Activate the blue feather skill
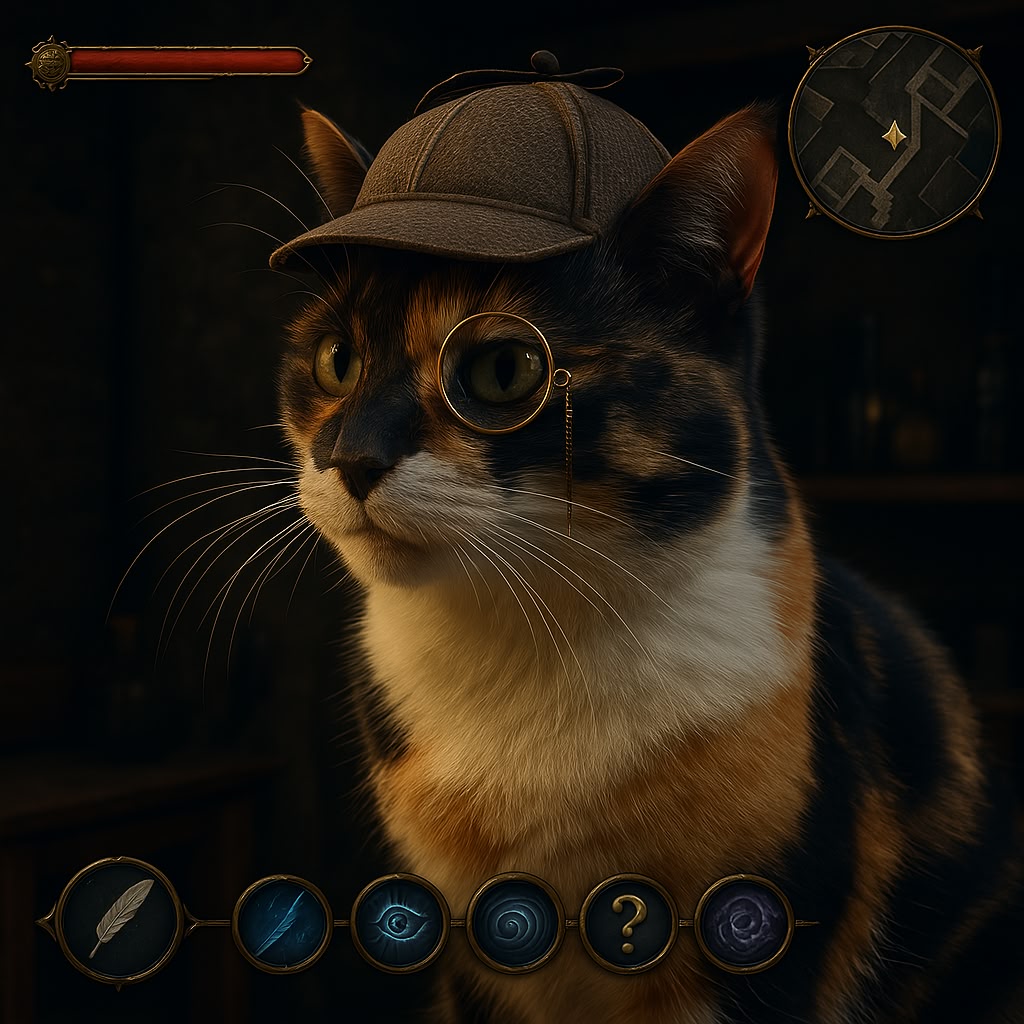The height and width of the screenshot is (1024, 1024). coord(282,924)
